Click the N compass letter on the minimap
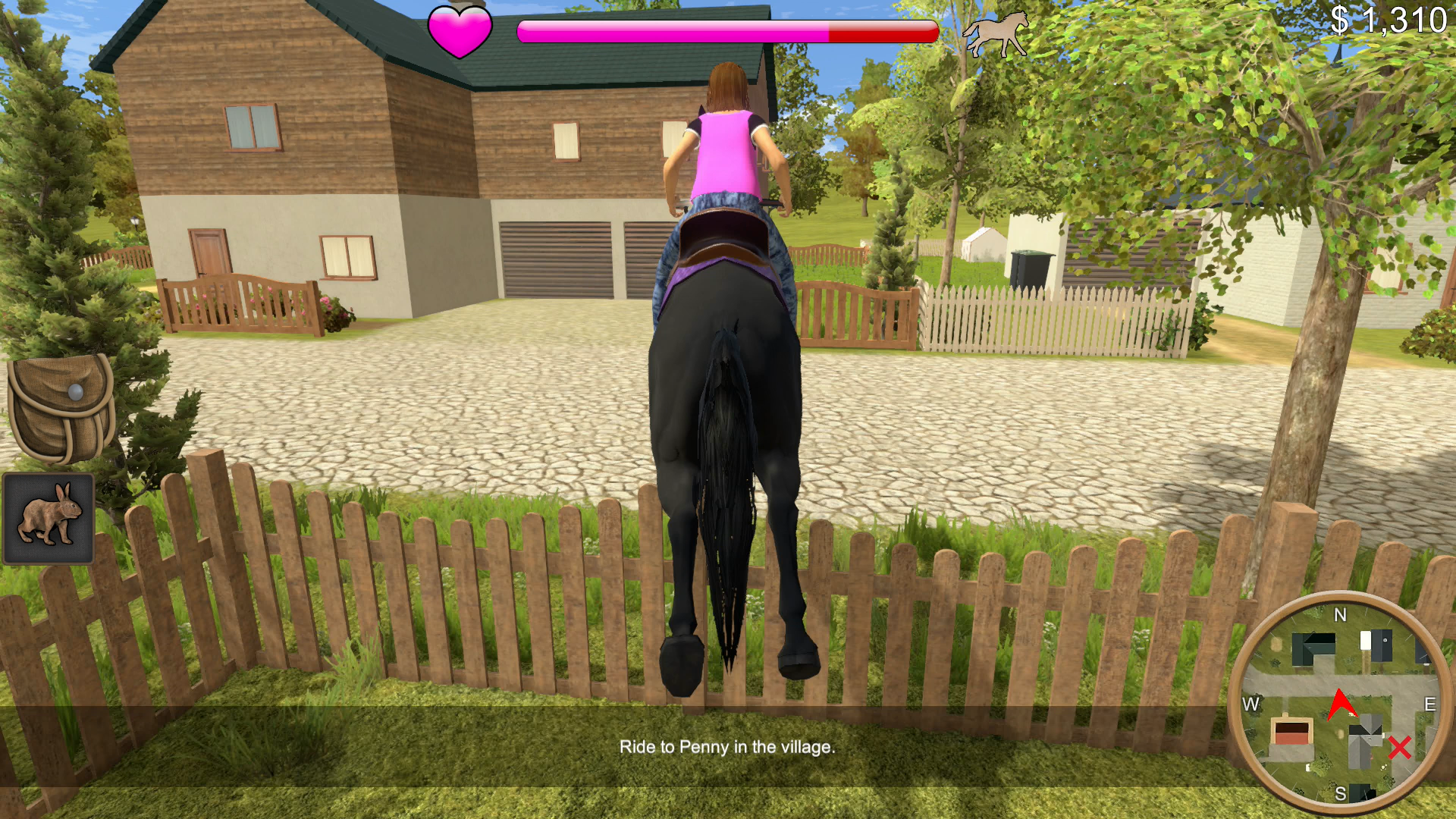Screen dimensions: 1456x819 pos(1341,616)
